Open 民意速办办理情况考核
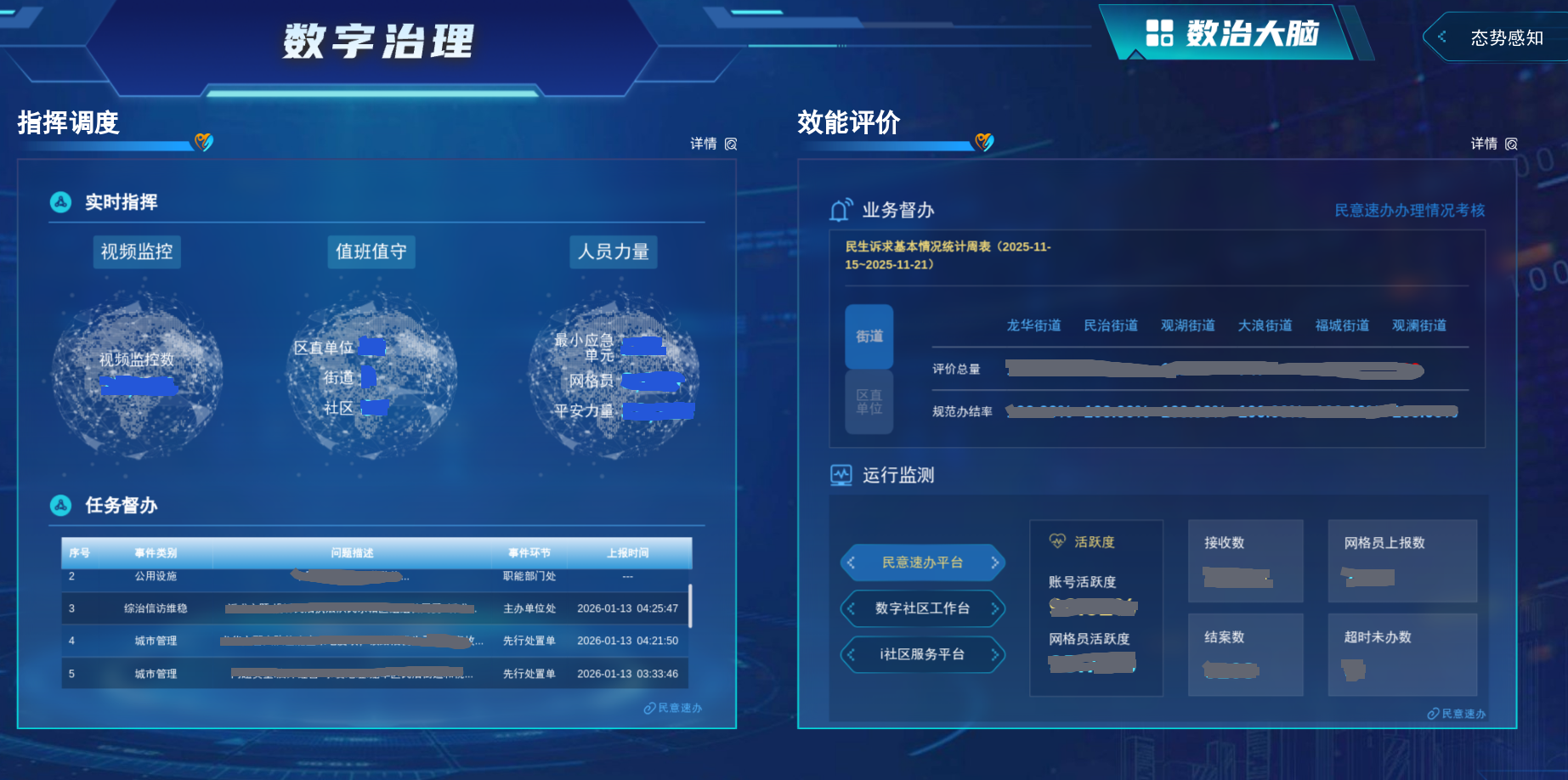The height and width of the screenshot is (780, 1568). click(x=1411, y=209)
